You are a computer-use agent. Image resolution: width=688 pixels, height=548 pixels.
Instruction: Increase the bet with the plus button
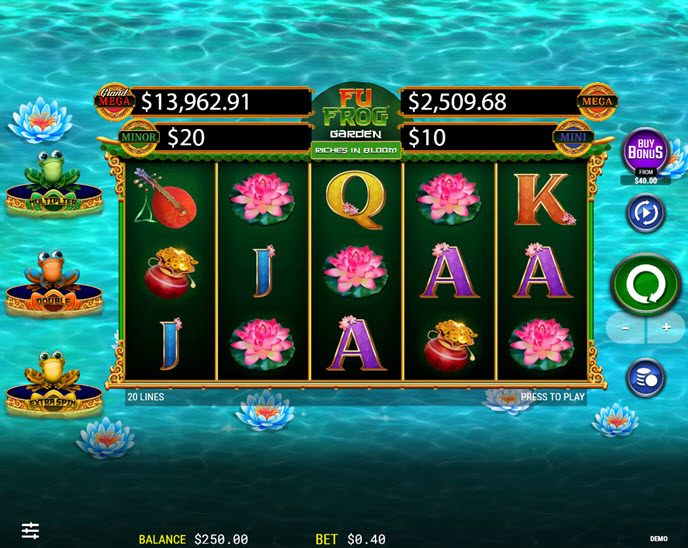click(666, 328)
